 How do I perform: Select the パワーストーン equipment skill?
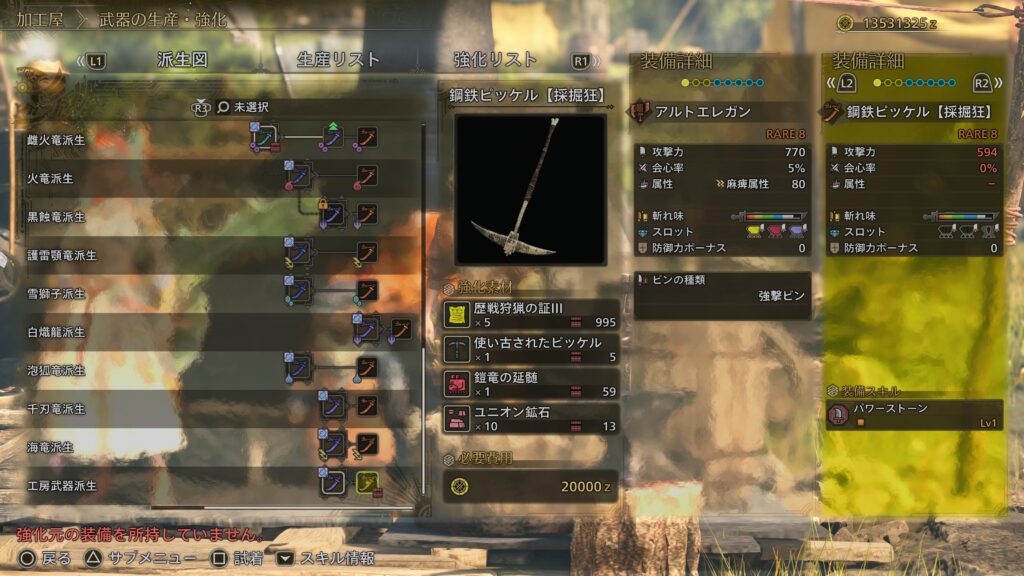point(914,415)
